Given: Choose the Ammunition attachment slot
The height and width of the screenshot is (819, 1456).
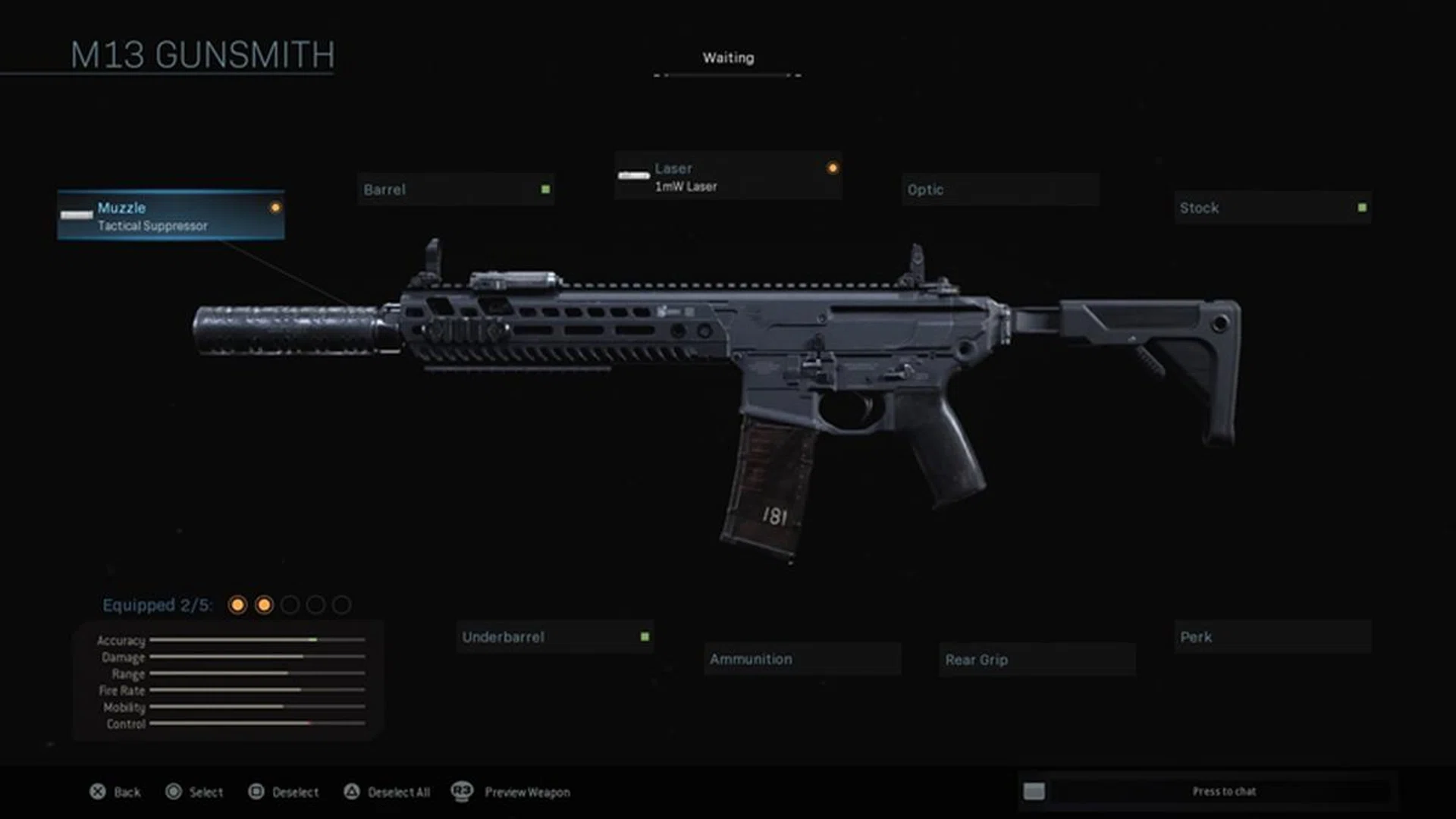Looking at the screenshot, I should (802, 659).
